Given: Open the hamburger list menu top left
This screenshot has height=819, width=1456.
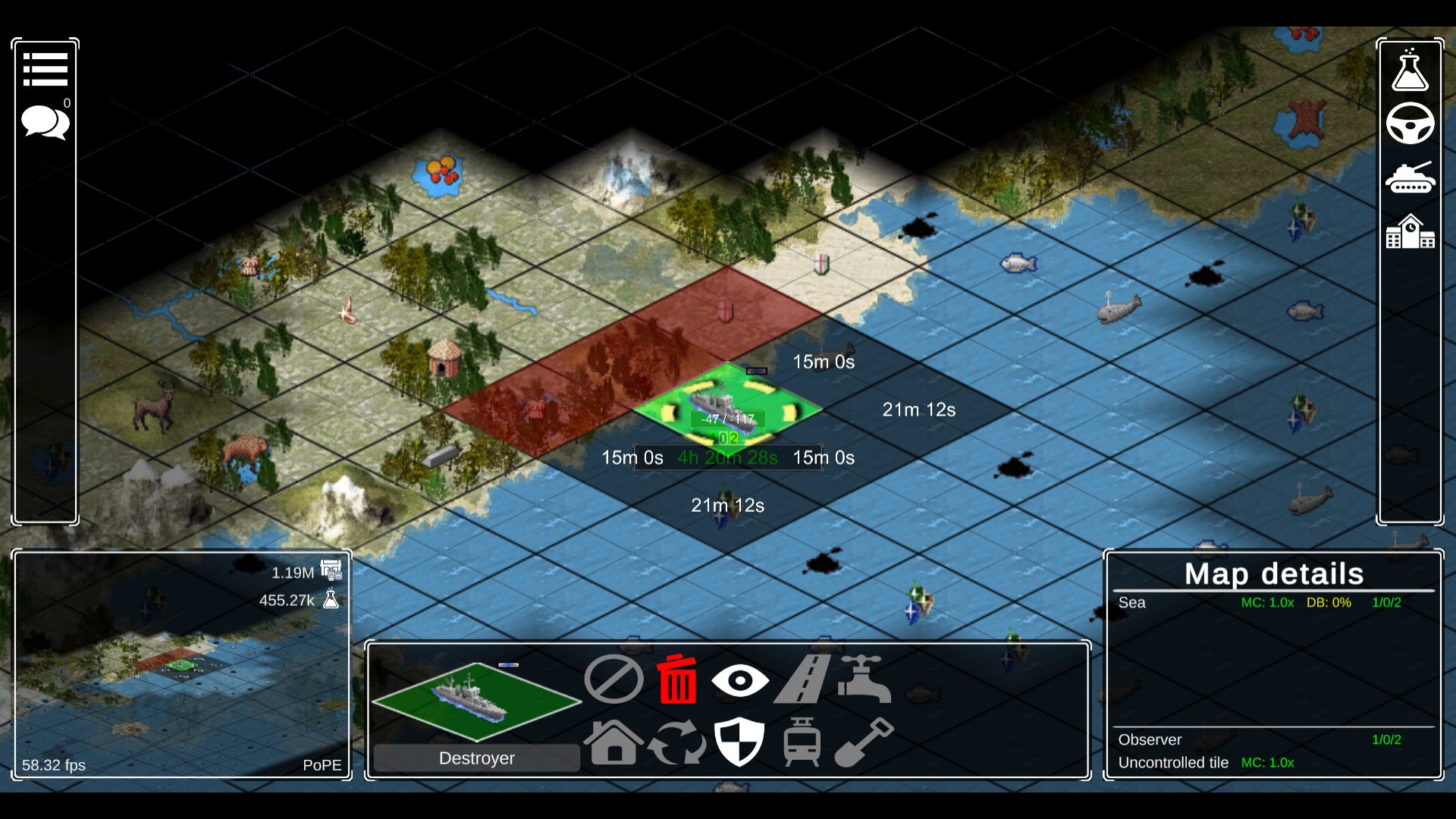Looking at the screenshot, I should (45, 68).
